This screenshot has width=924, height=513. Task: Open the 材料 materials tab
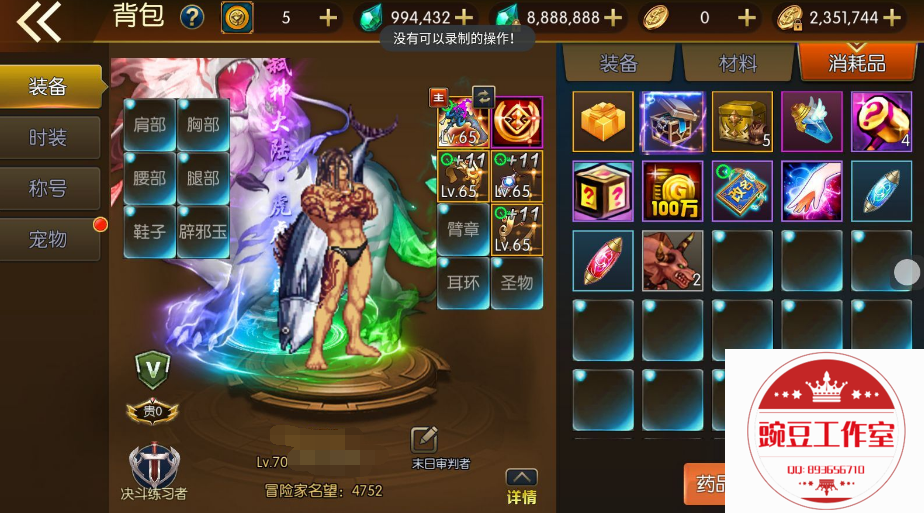click(738, 64)
